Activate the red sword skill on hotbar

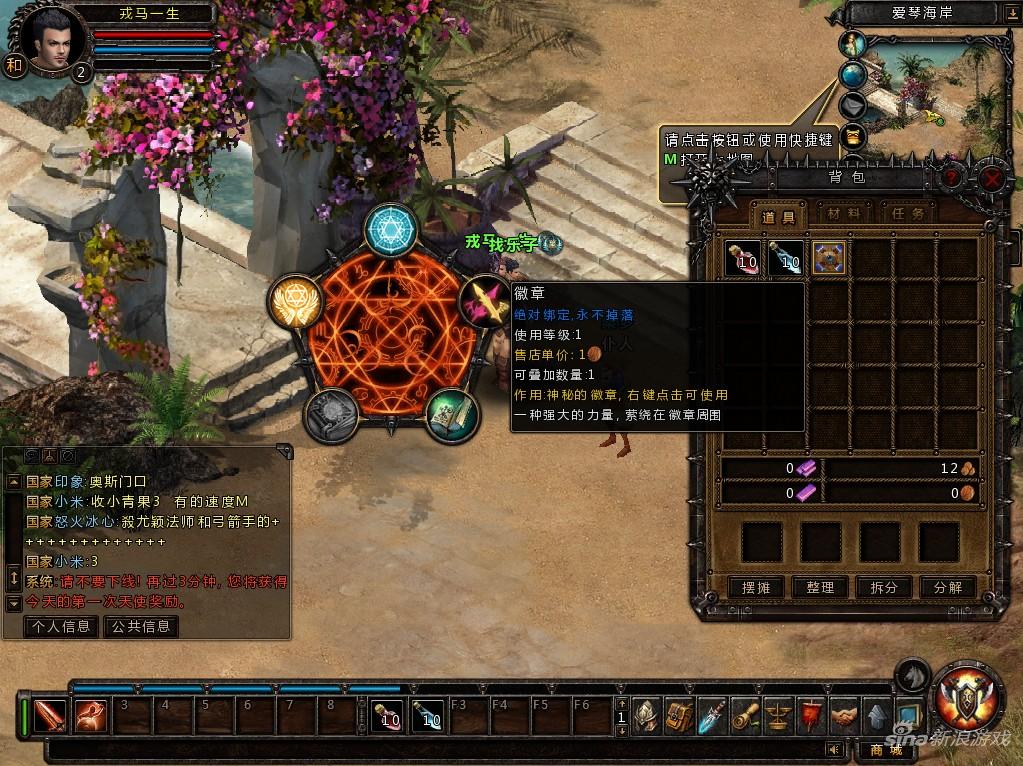pos(50,716)
